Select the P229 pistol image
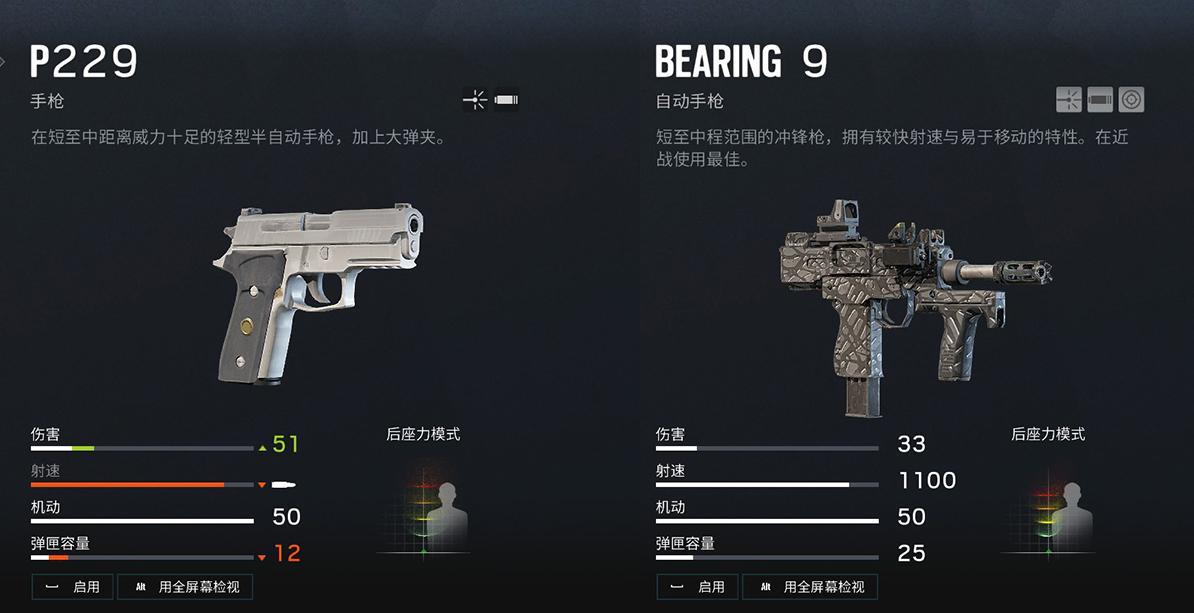The height and width of the screenshot is (613, 1194). click(x=318, y=290)
